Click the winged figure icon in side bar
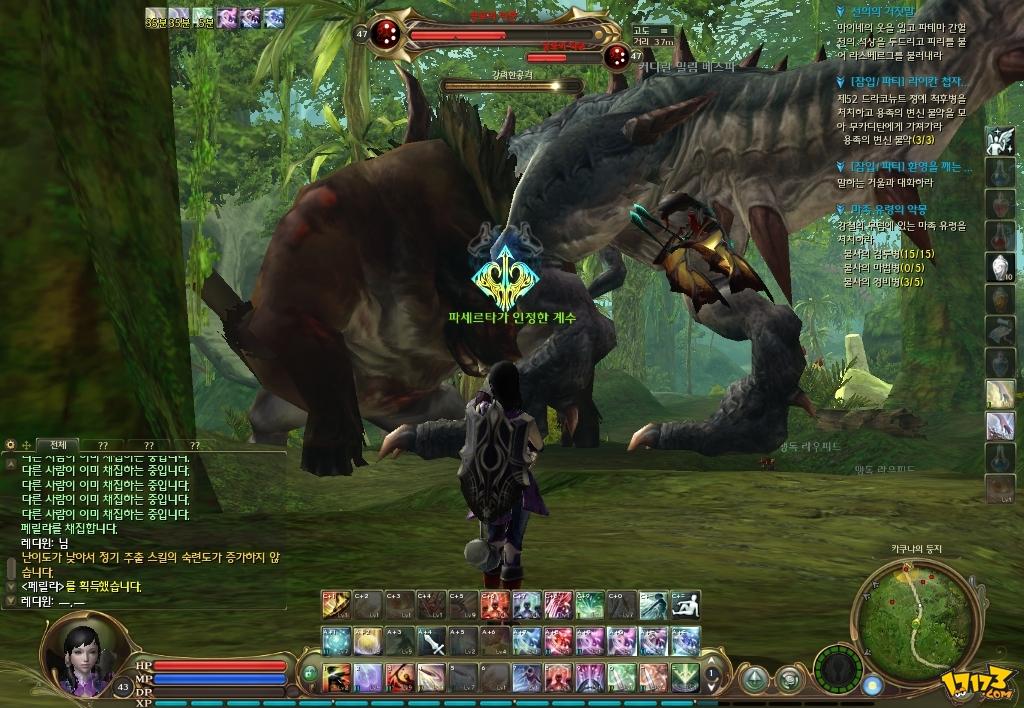The height and width of the screenshot is (708, 1024). coord(1000,141)
